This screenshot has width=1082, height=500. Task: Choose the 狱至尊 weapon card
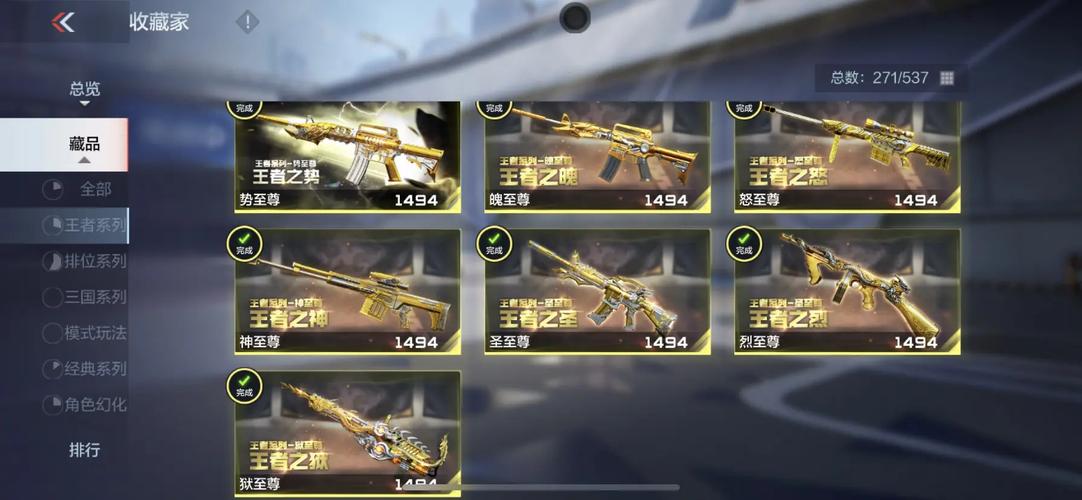pyautogui.click(x=348, y=432)
